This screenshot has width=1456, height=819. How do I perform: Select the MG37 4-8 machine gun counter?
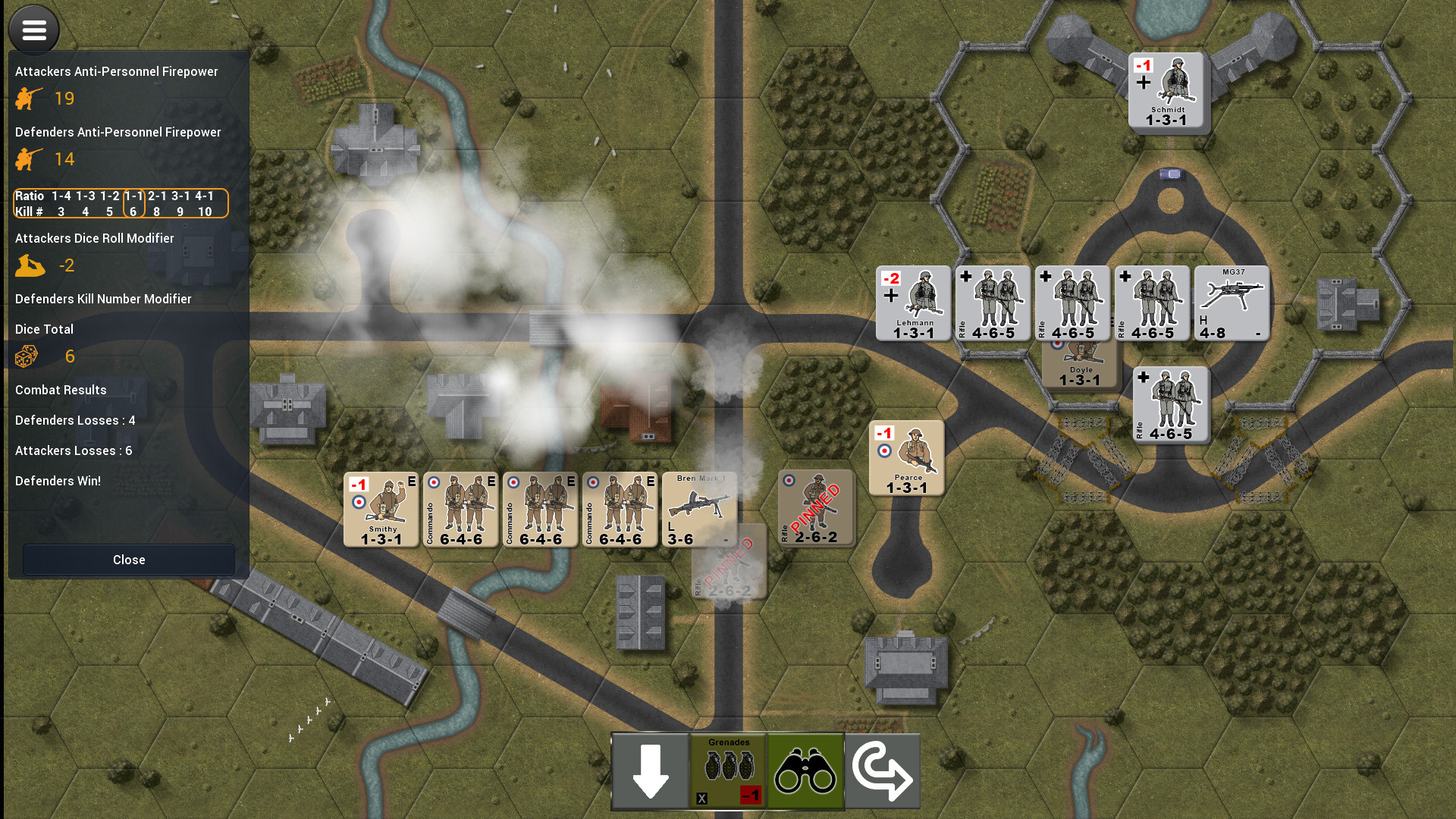pos(1231,303)
